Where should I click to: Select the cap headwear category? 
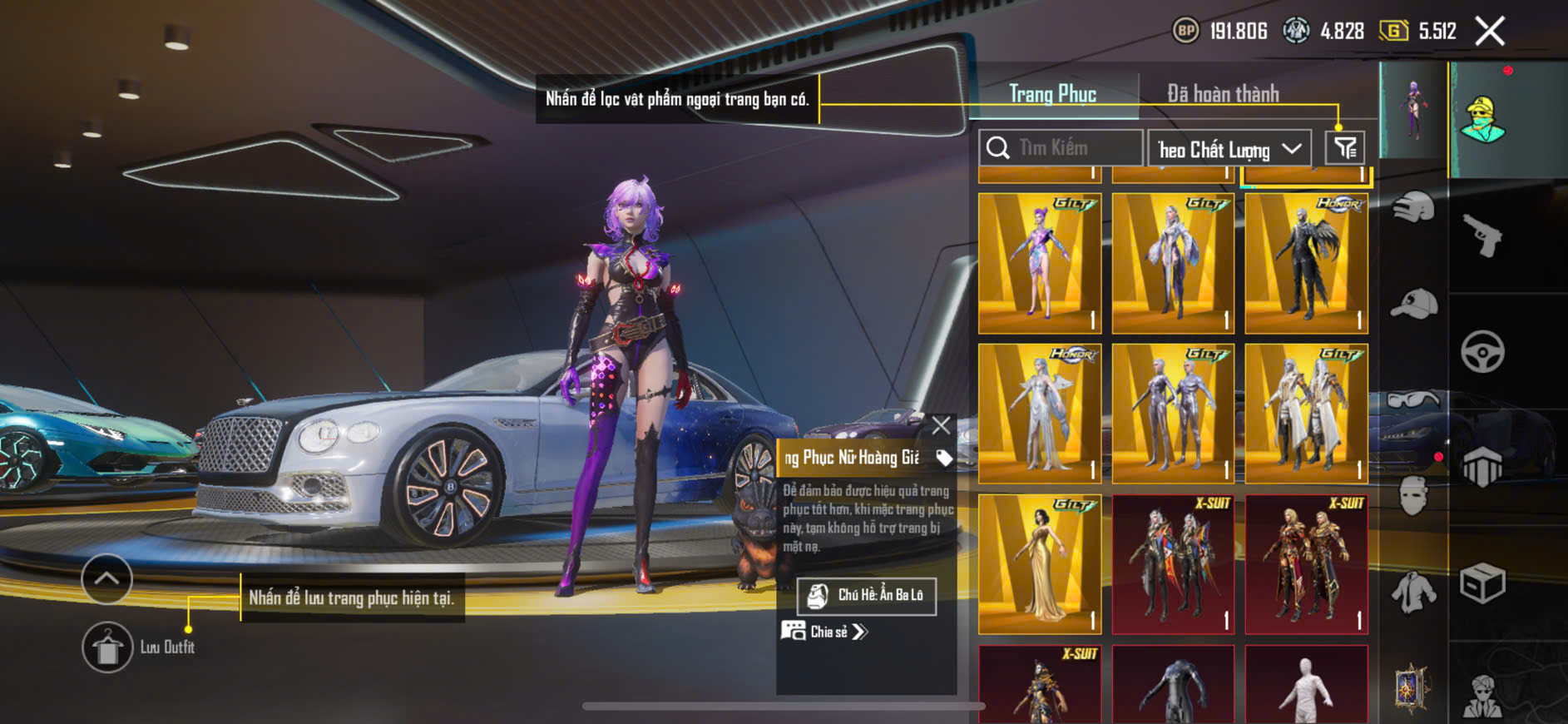(1413, 304)
